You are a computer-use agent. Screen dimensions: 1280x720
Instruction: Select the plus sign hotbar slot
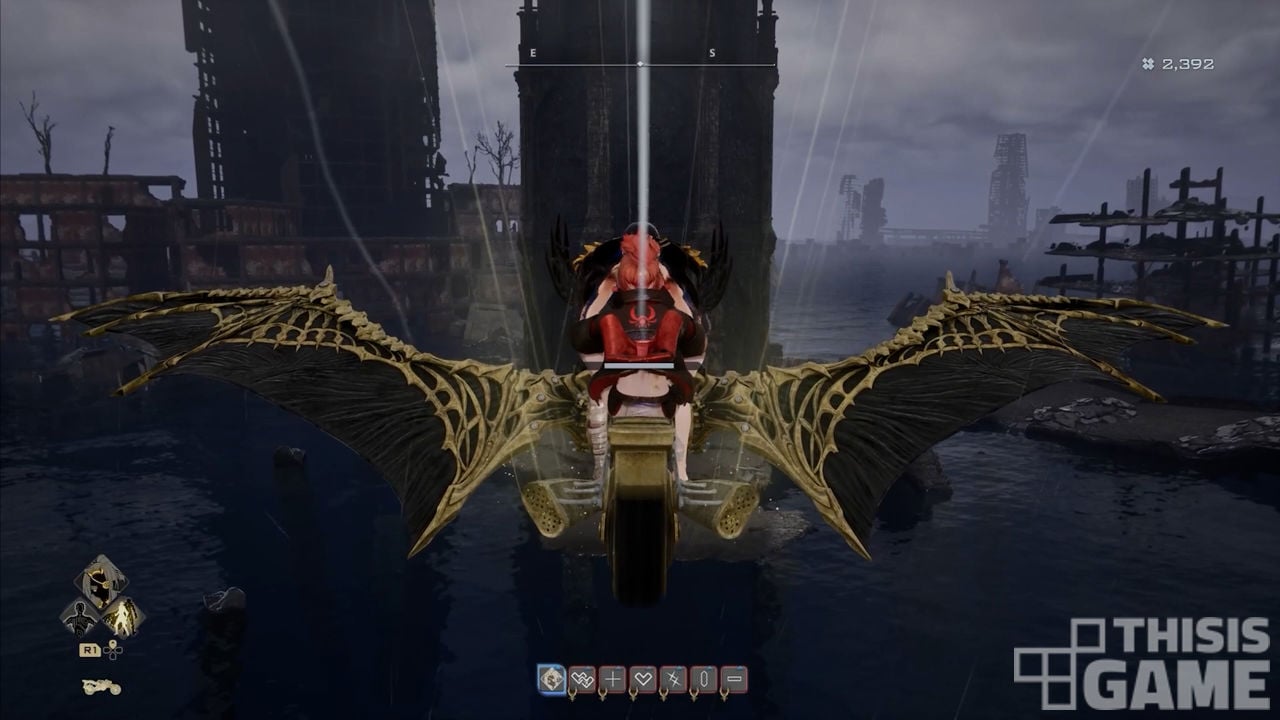[613, 680]
